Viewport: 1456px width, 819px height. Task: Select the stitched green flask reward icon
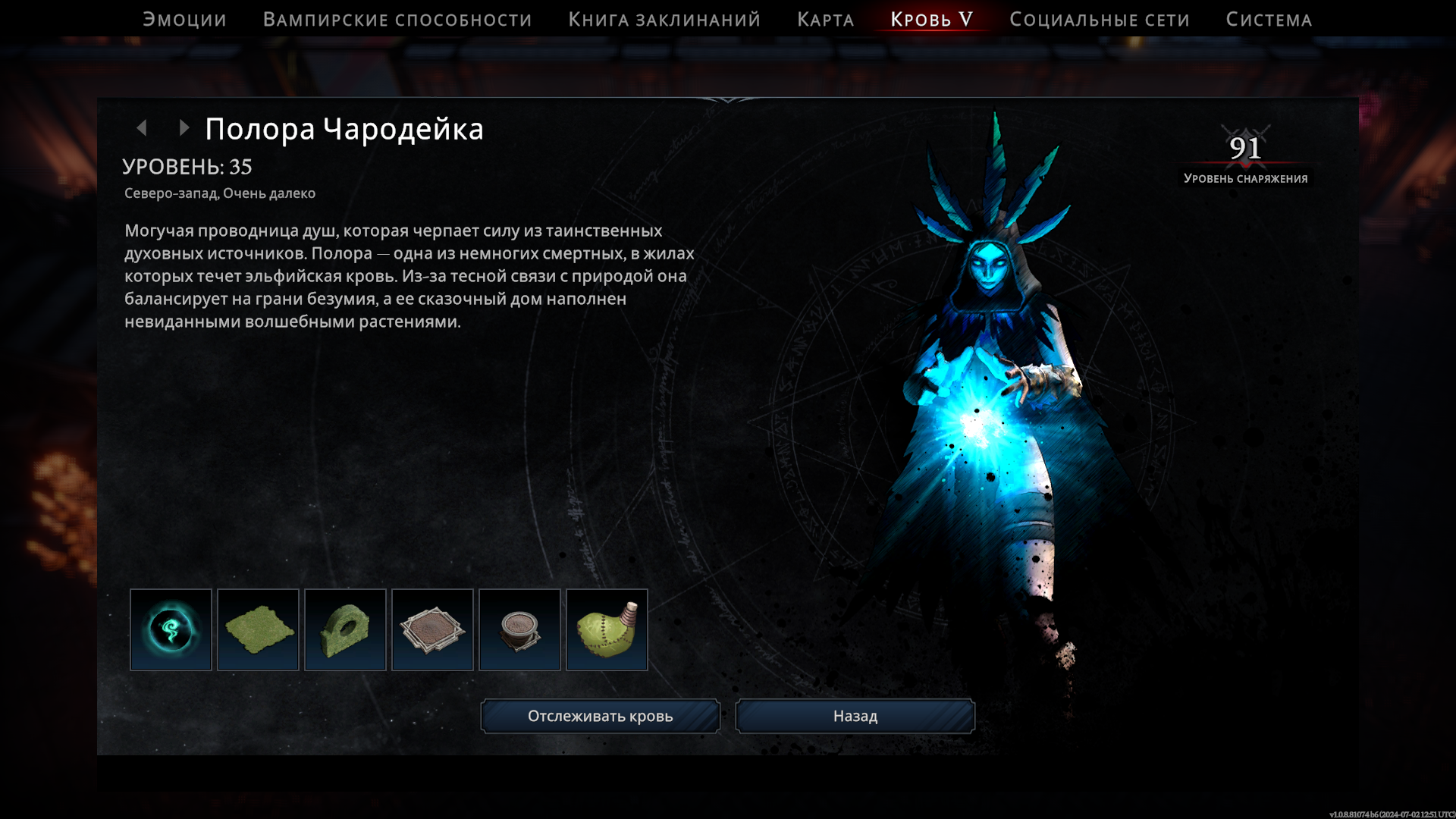[607, 629]
